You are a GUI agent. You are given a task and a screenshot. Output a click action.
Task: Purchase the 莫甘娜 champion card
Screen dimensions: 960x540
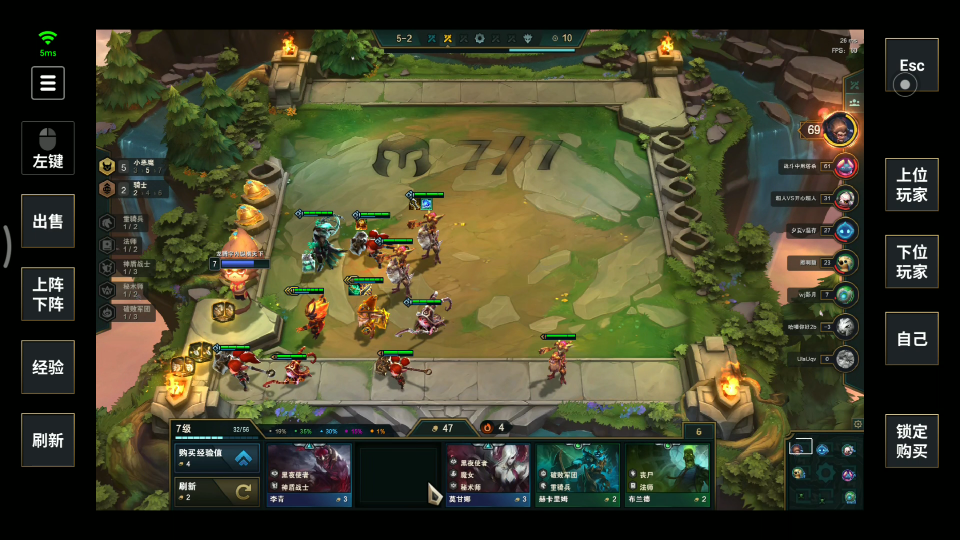point(487,475)
